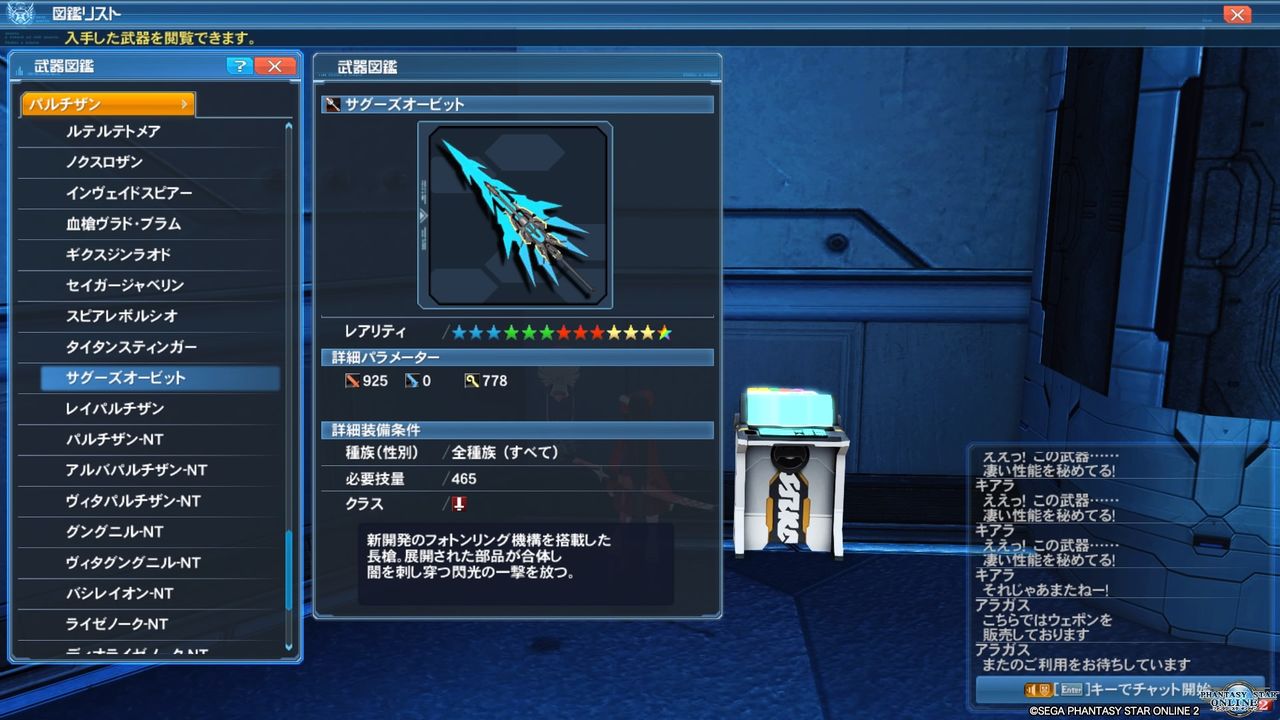Click the rarity star rating row
Image resolution: width=1280 pixels, height=720 pixels.
click(560, 331)
